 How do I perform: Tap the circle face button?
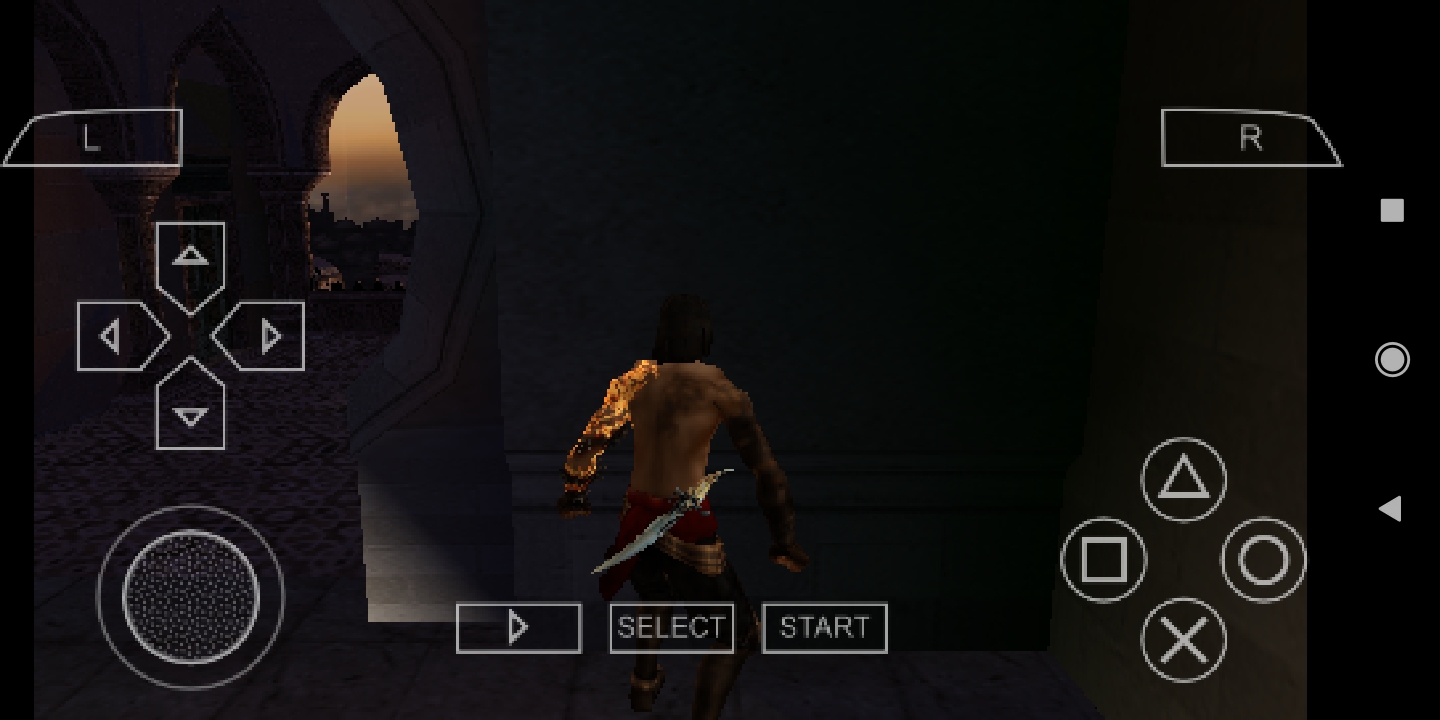click(1263, 560)
